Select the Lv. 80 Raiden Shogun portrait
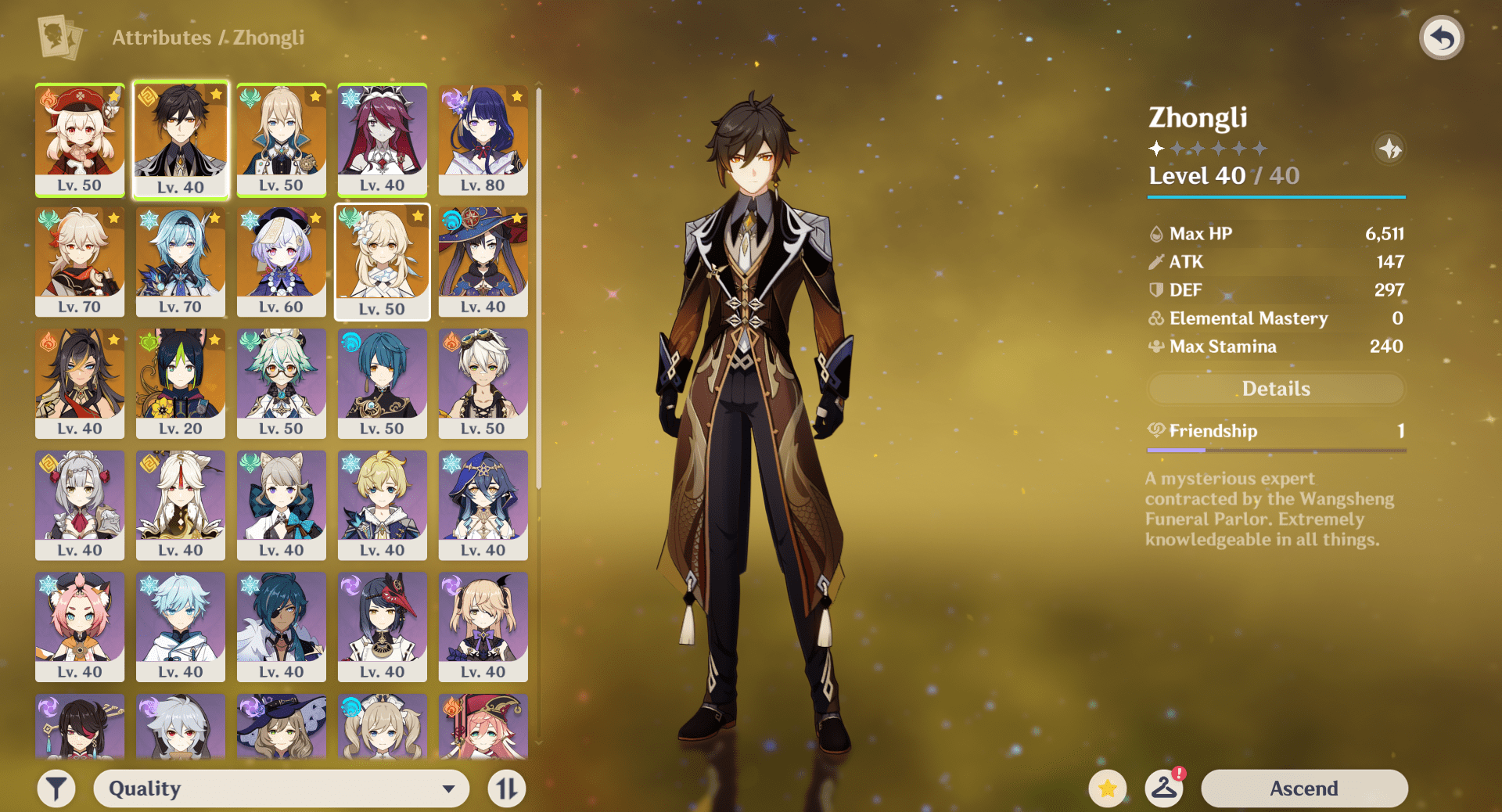 click(x=483, y=139)
